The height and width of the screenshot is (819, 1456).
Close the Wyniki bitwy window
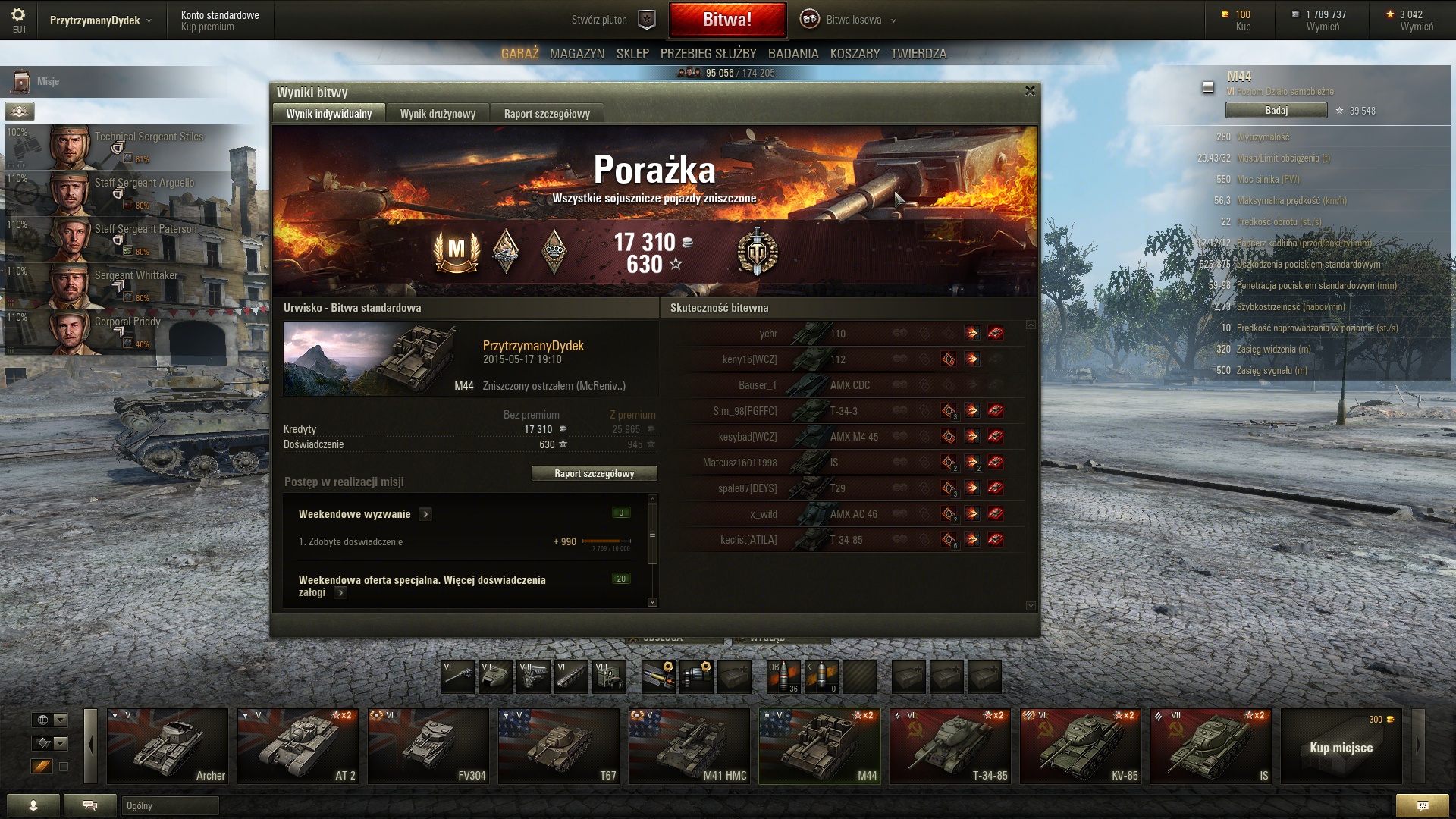click(x=1029, y=91)
